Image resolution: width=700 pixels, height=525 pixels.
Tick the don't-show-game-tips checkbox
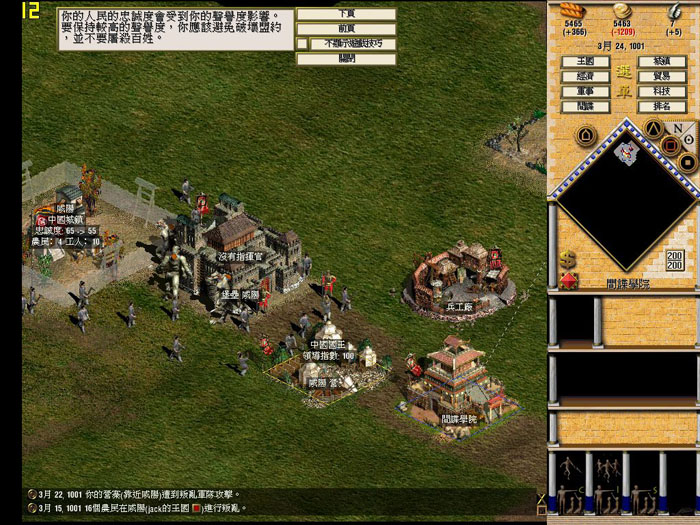tap(302, 44)
